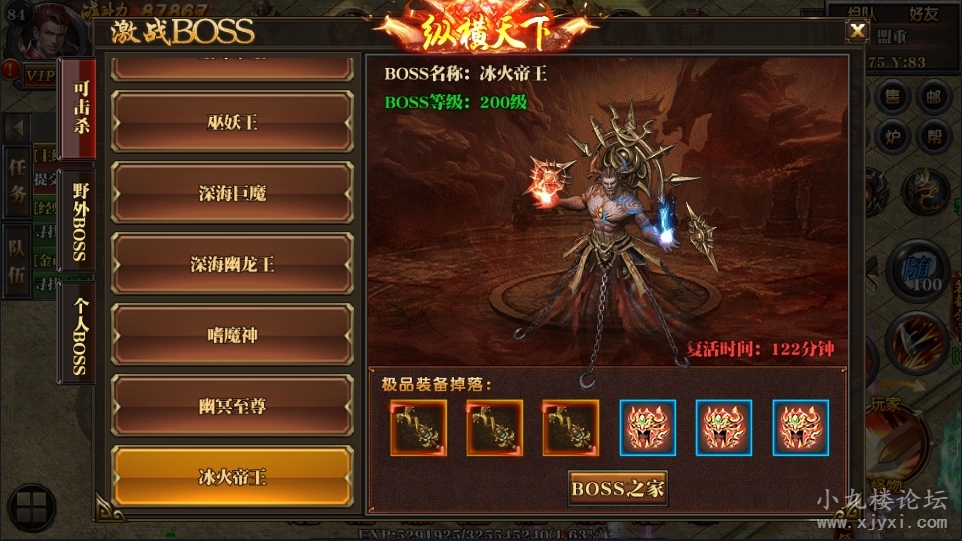Switch to the 可击杀 tab

click(x=78, y=110)
